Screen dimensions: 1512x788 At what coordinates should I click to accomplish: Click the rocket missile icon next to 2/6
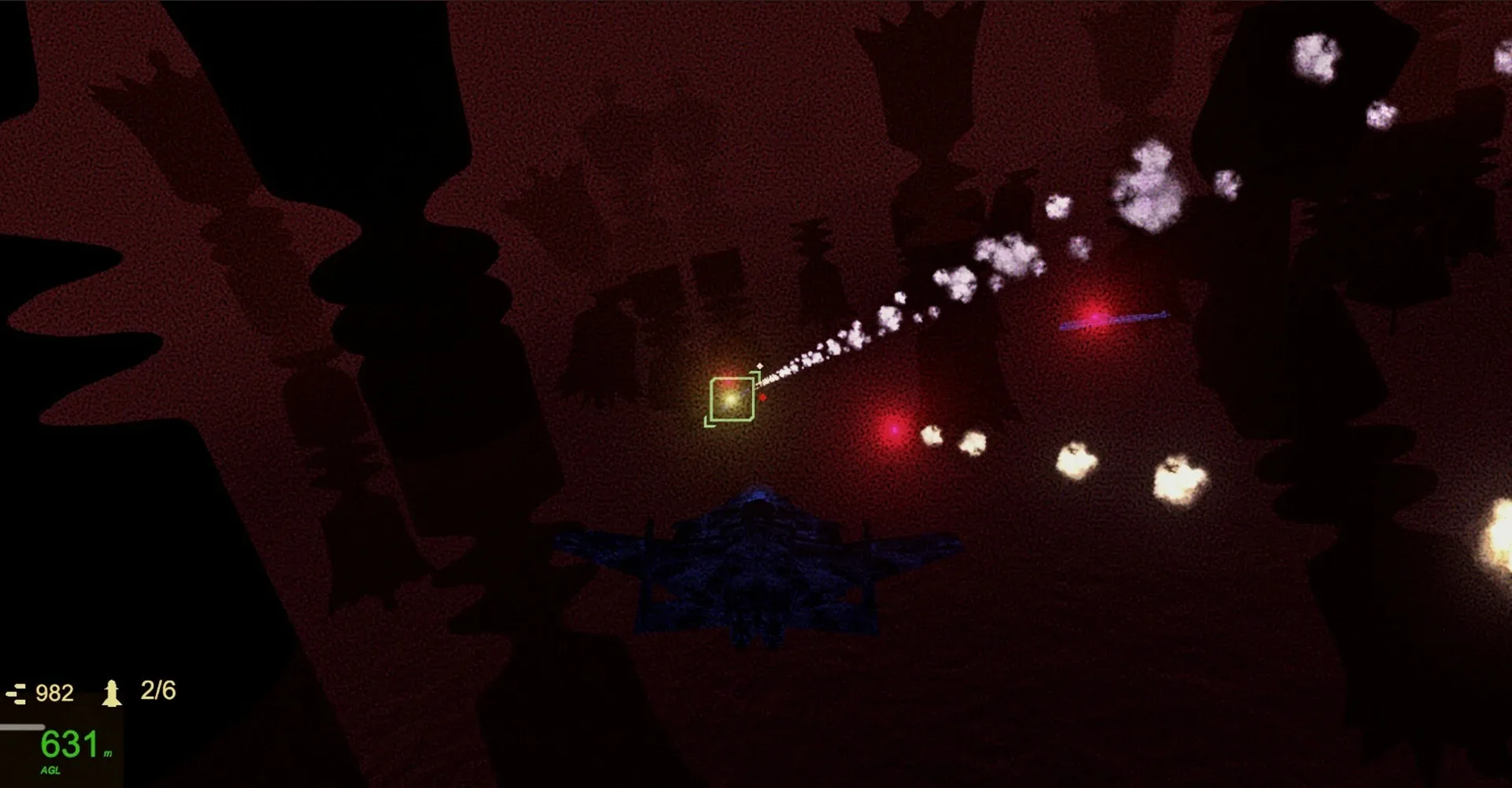click(x=112, y=692)
